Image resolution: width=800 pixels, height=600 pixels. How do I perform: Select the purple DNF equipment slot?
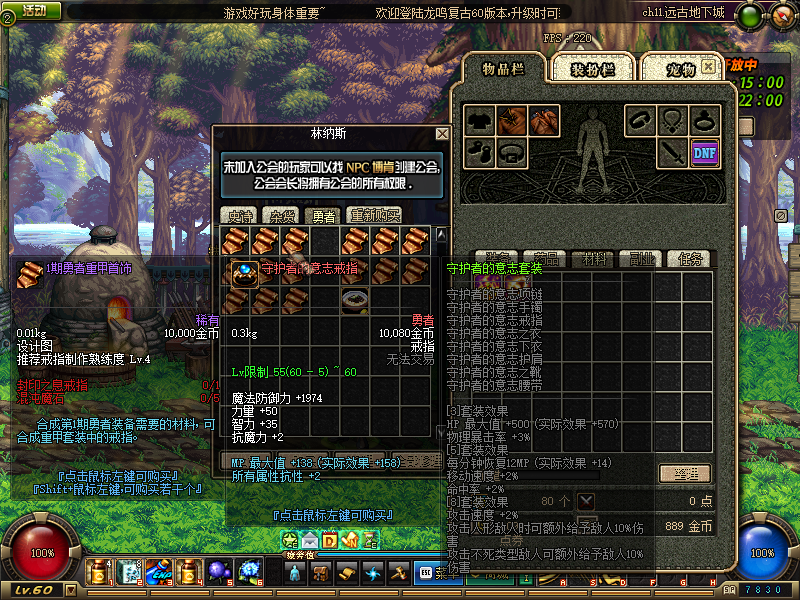[x=704, y=152]
